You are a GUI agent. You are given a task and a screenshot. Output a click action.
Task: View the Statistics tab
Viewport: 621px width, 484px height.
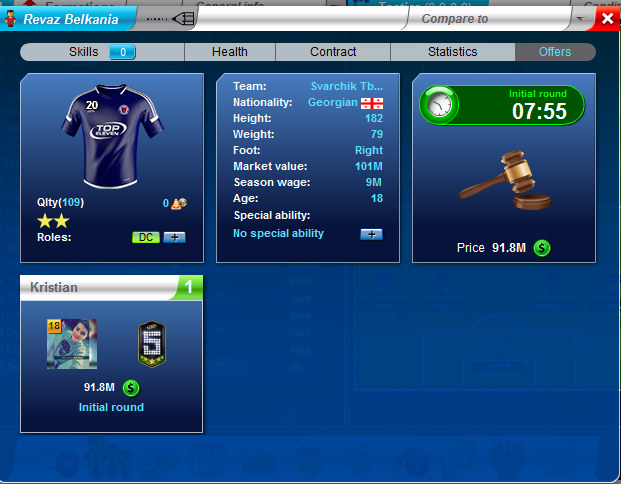click(452, 52)
